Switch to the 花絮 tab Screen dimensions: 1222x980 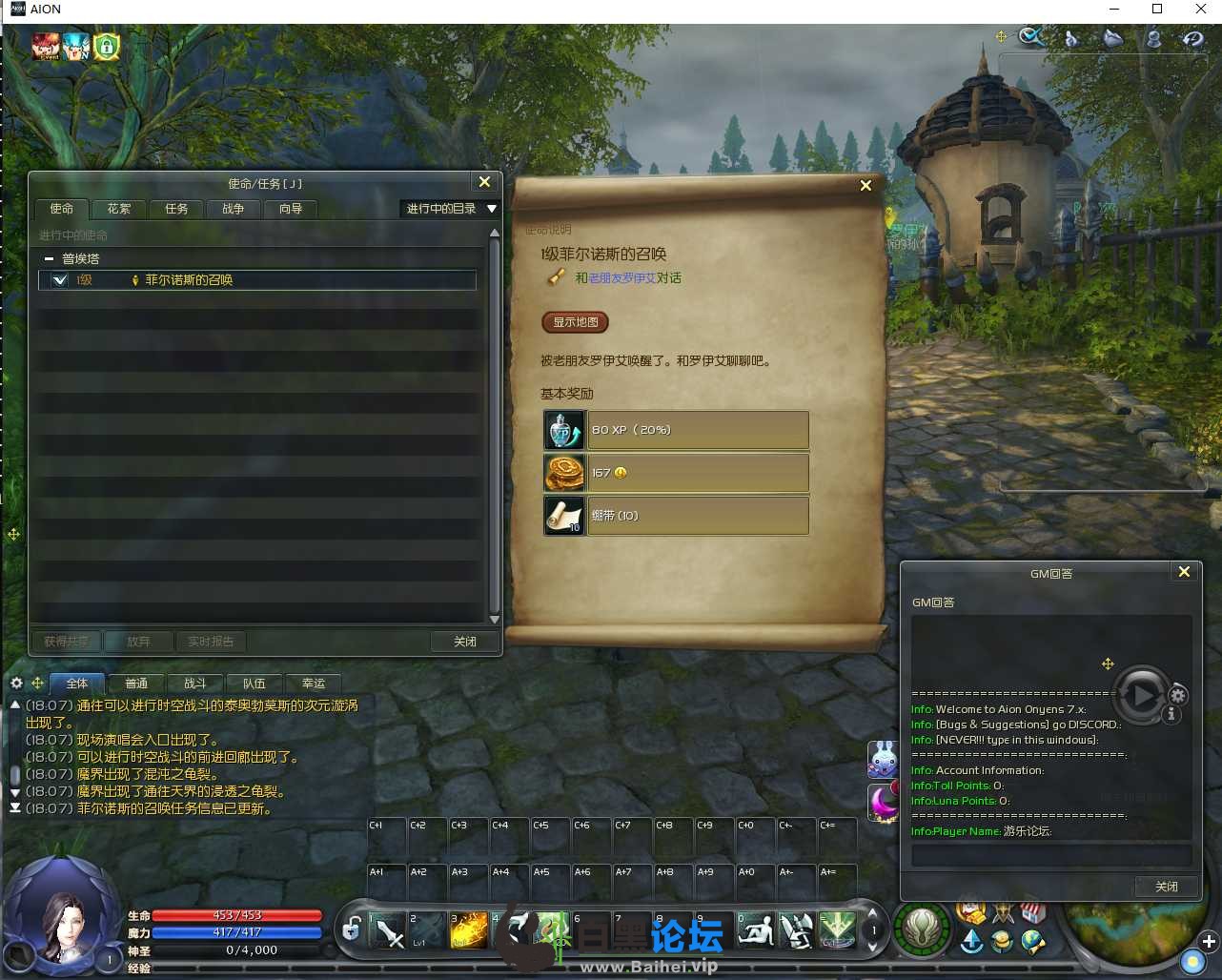119,209
